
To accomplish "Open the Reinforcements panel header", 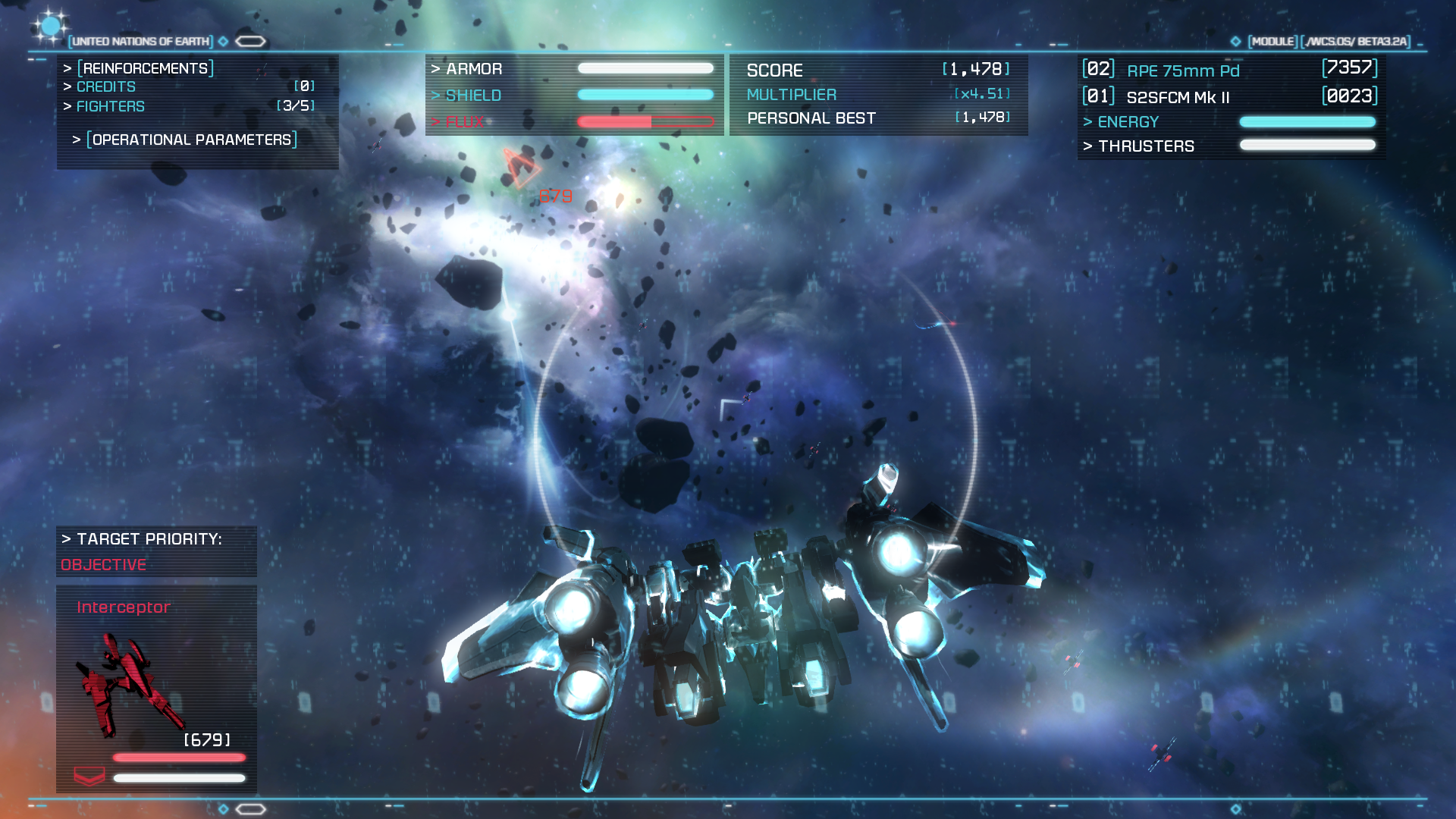I will click(x=146, y=68).
